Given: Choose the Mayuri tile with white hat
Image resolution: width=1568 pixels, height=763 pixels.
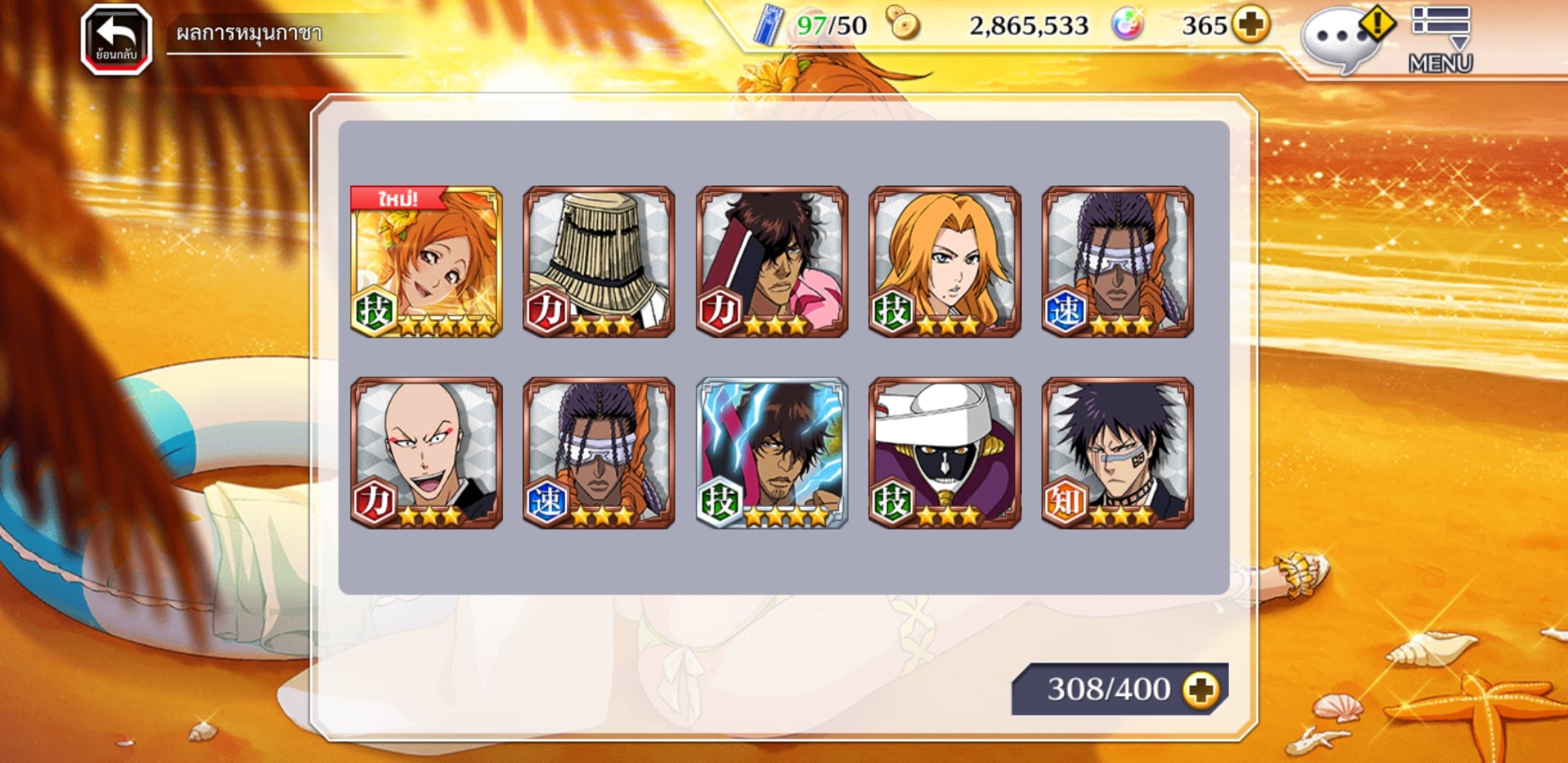Looking at the screenshot, I should coord(944,453).
